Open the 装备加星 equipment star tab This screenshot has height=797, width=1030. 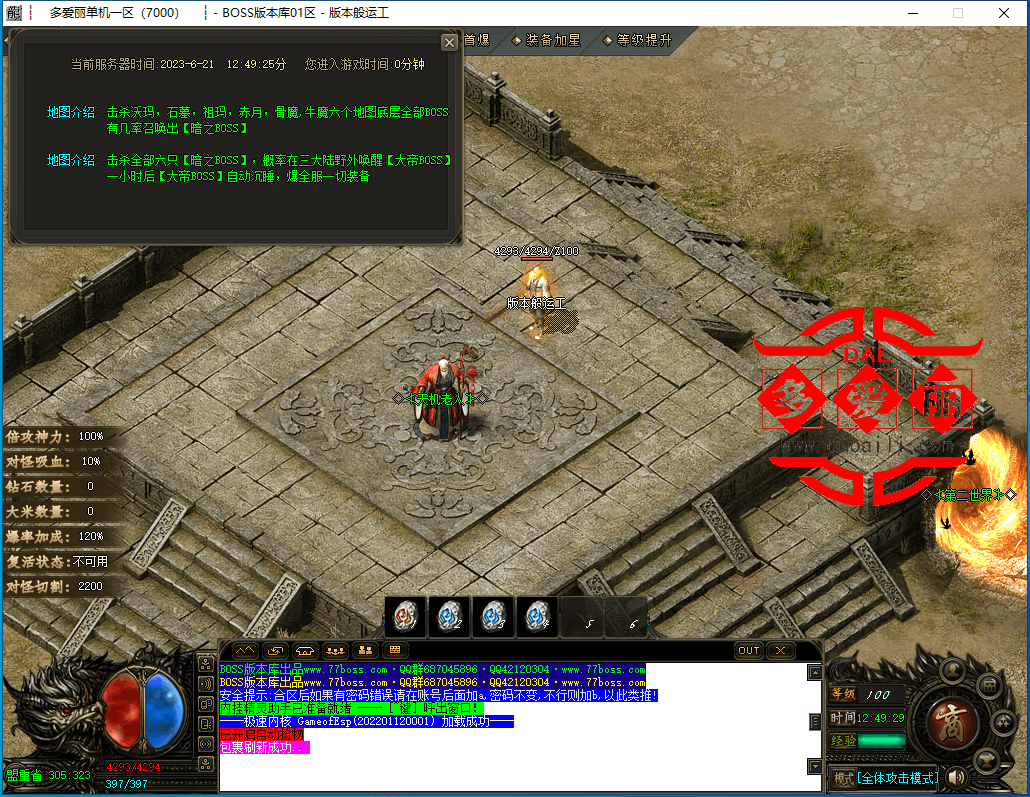pos(547,40)
